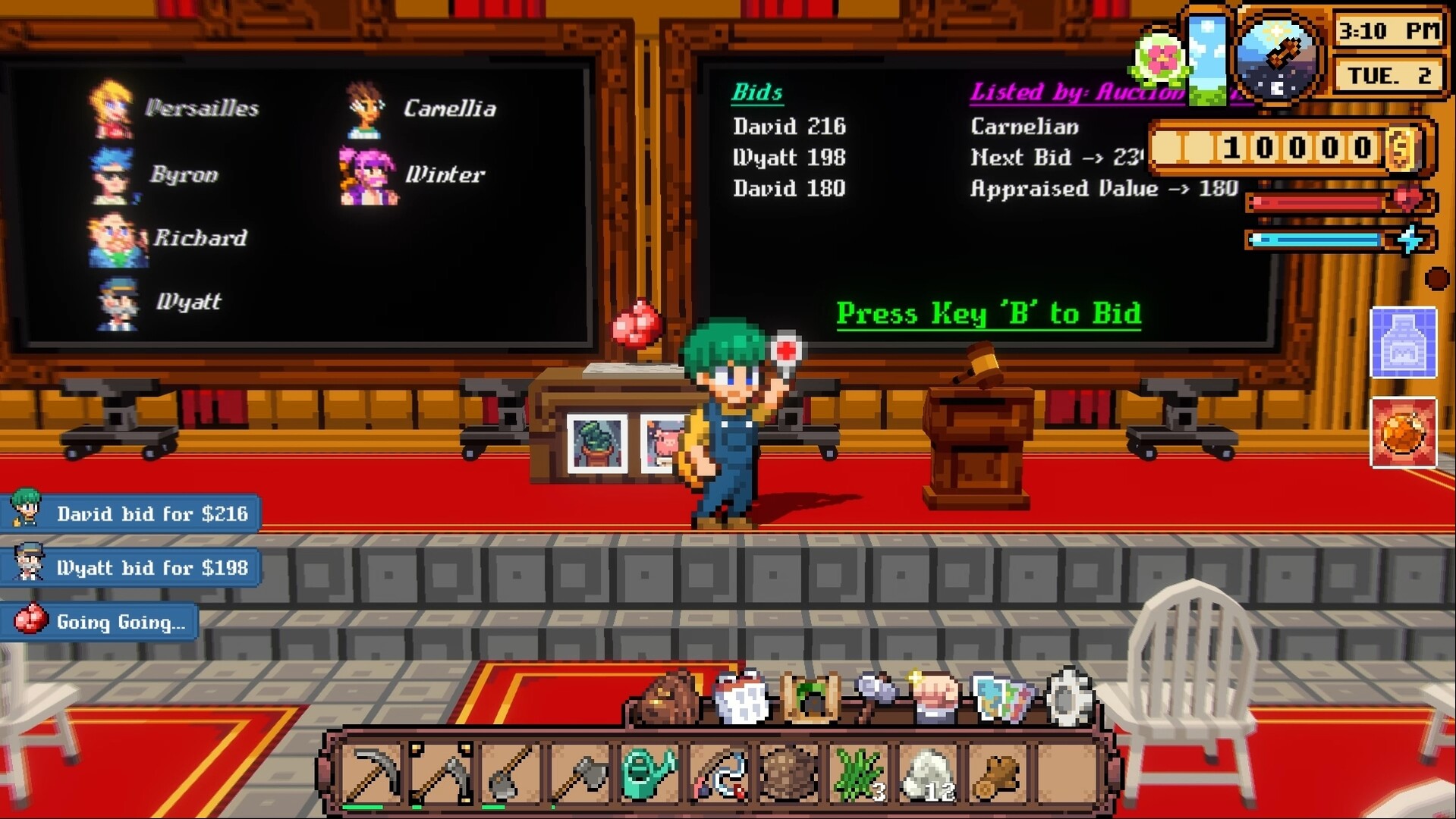Click the orange orb buff icon
Image resolution: width=1456 pixels, height=819 pixels.
[x=1404, y=435]
